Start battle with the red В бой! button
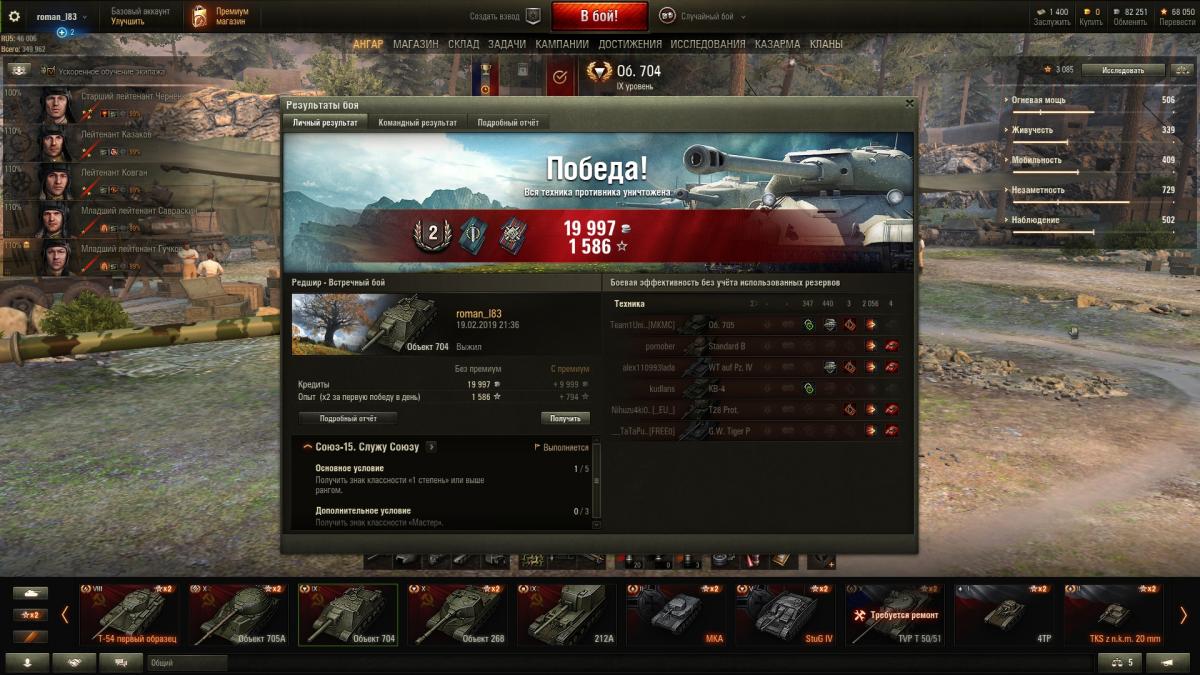Screen dimensions: 1200x675 click(x=599, y=16)
